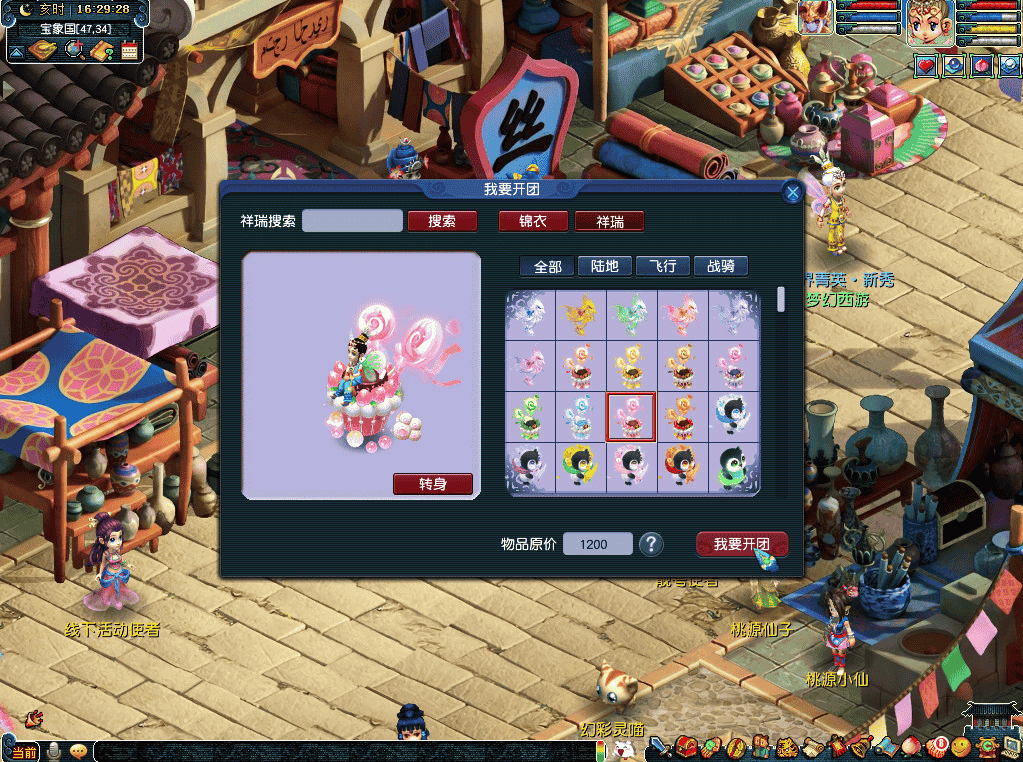
Task: Choose the 飞行 filter tab
Action: coord(663,266)
